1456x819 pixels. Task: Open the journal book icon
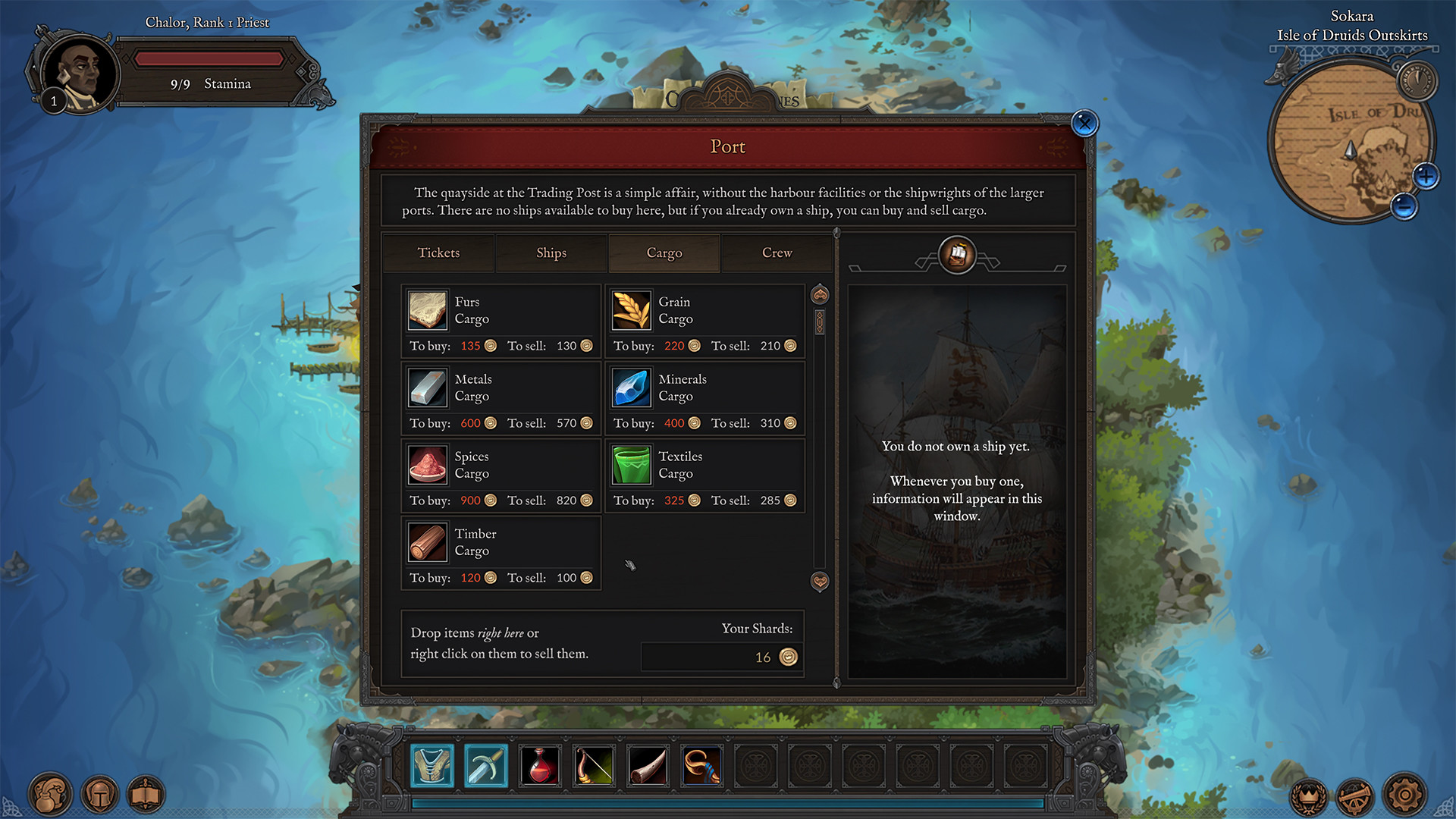pos(146,795)
